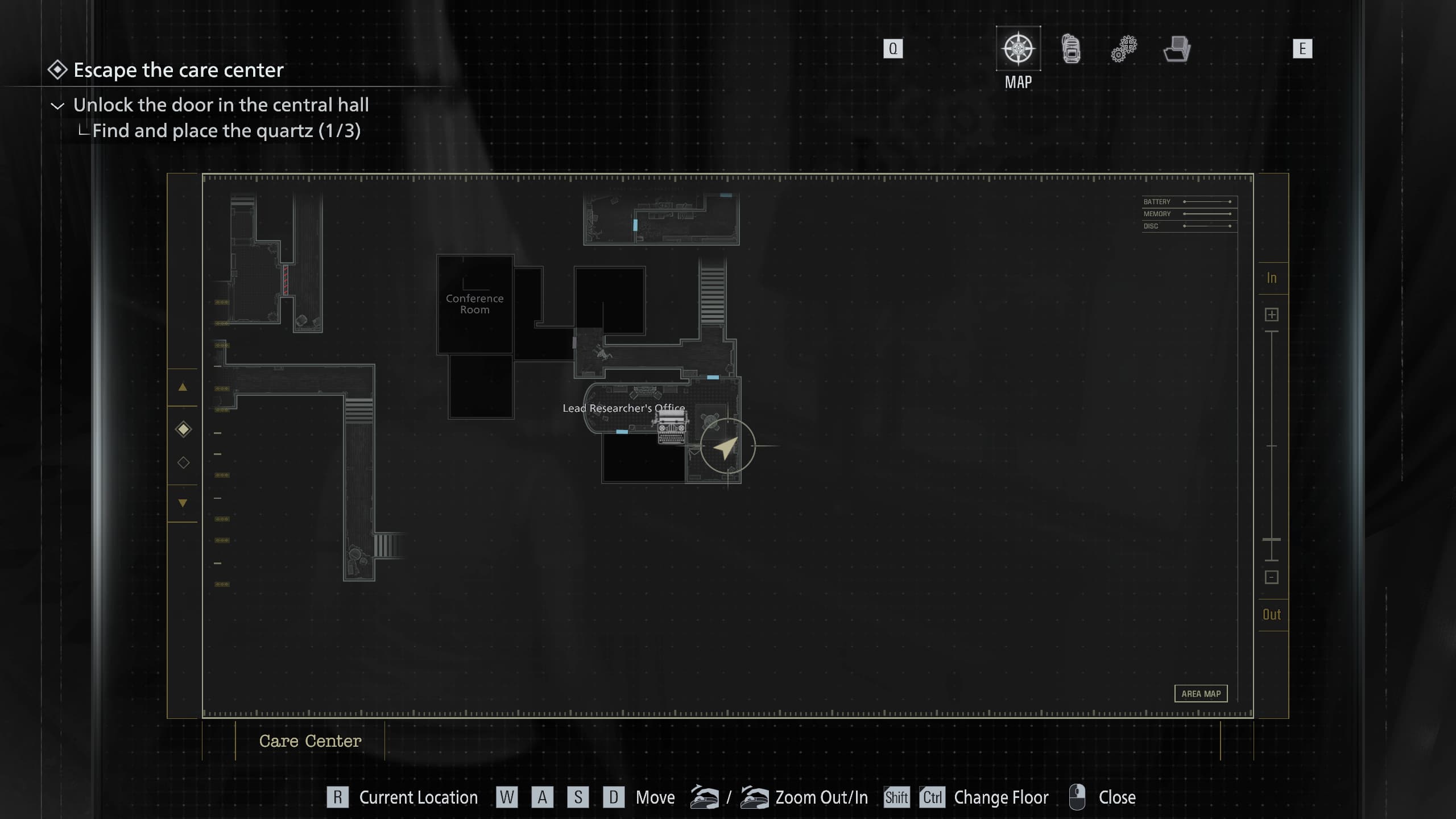This screenshot has height=819, width=1456.
Task: Select the filled diamond floor marker
Action: 183,429
